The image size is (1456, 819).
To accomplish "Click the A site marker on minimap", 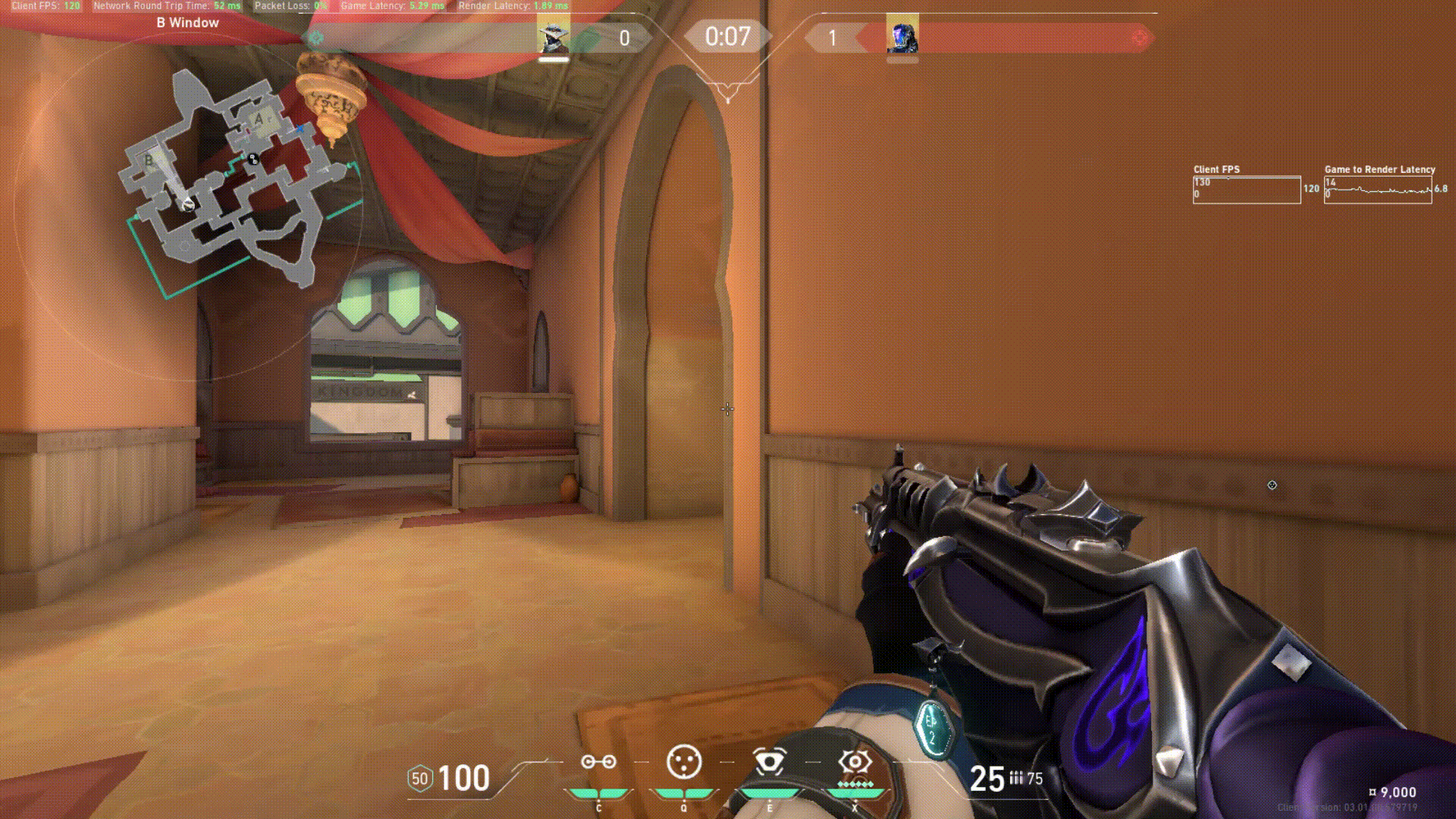I will [x=259, y=119].
